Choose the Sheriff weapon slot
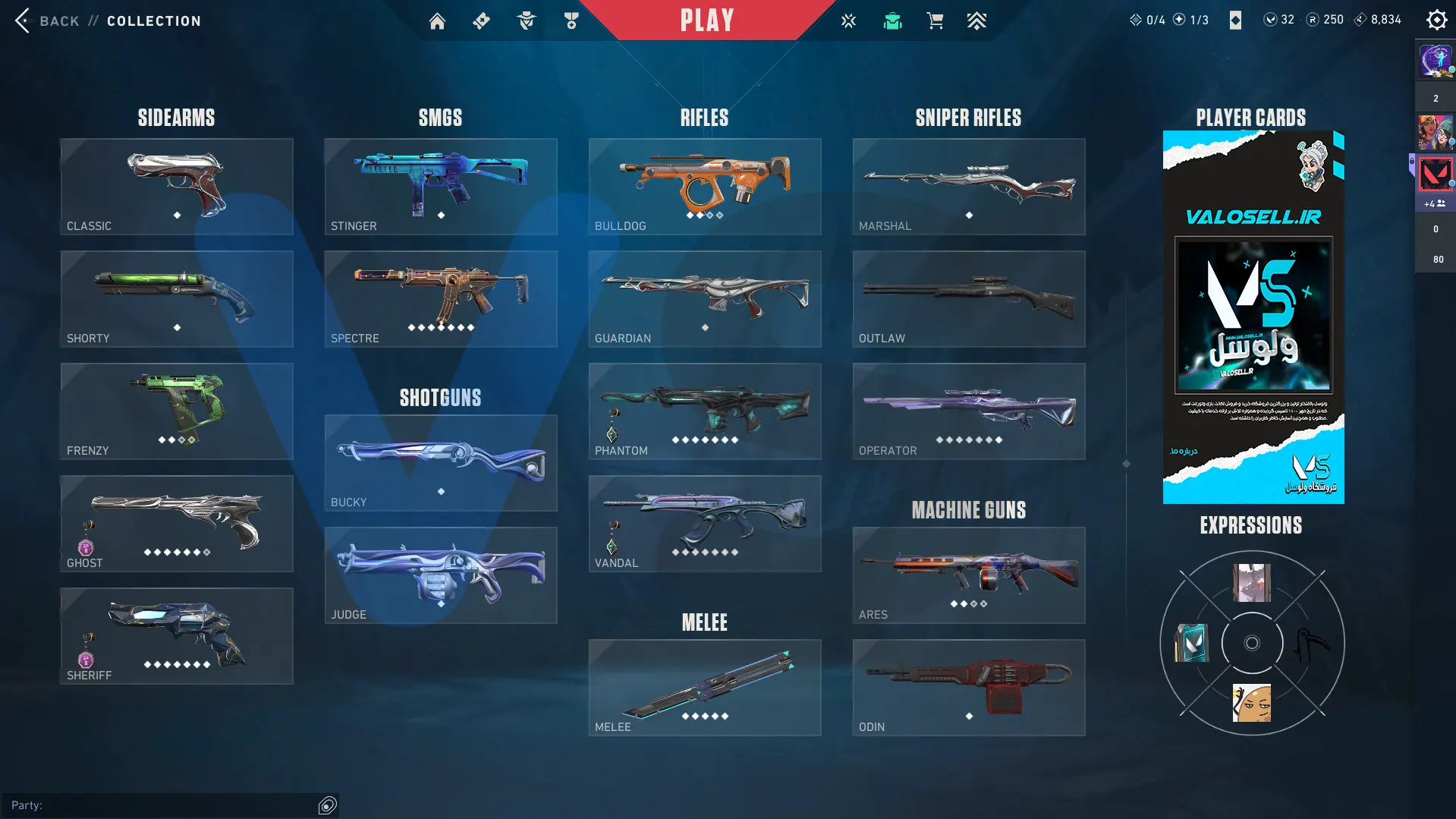1456x819 pixels. (x=177, y=636)
